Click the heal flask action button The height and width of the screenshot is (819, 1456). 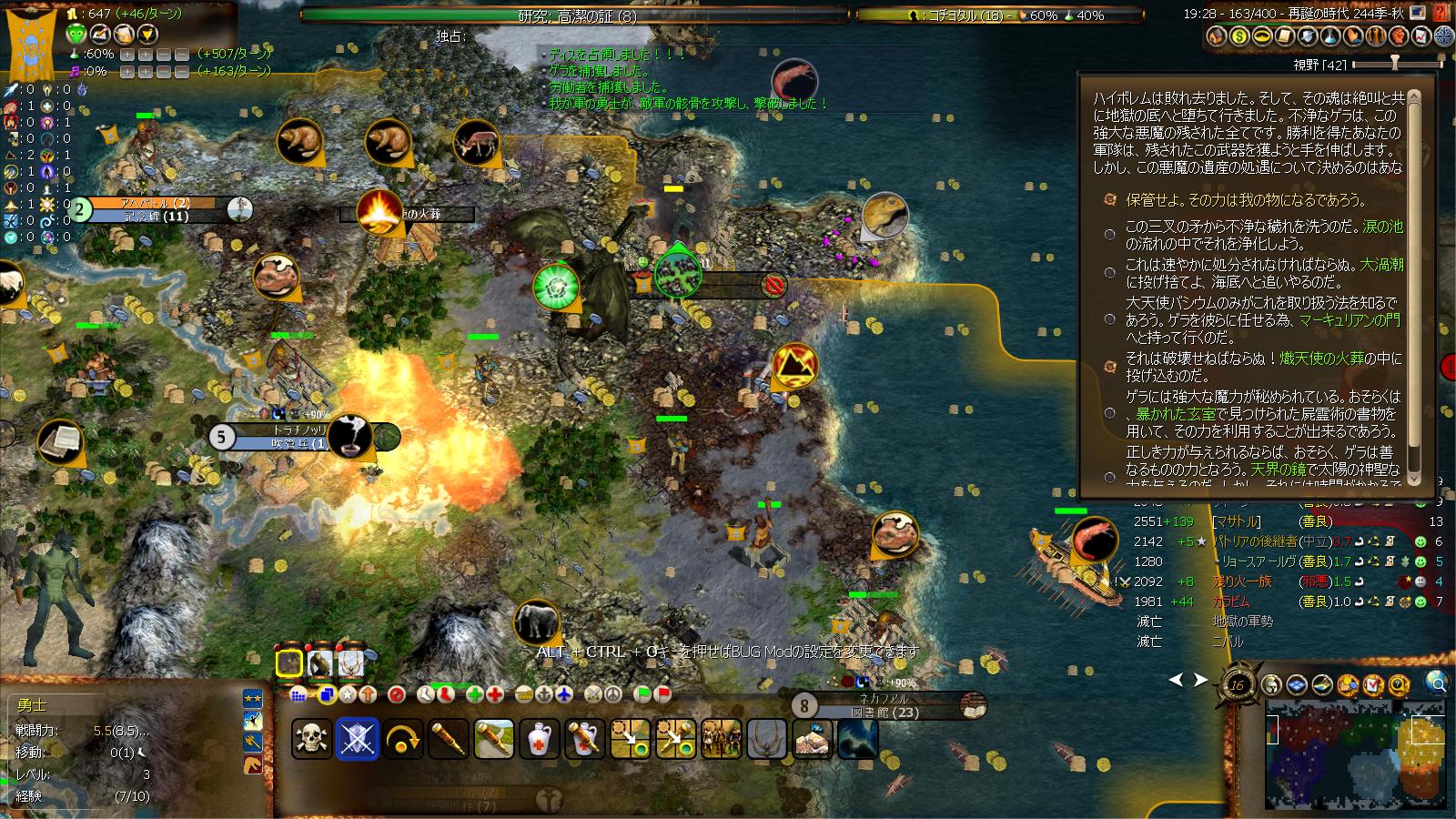[540, 739]
